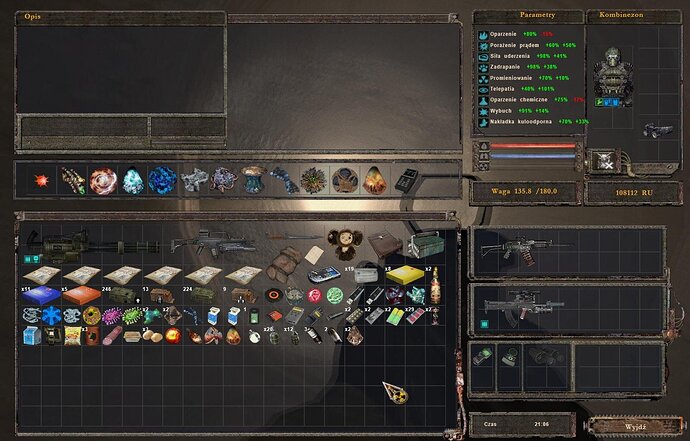Select the red spiky artifact on belt

tap(43, 181)
